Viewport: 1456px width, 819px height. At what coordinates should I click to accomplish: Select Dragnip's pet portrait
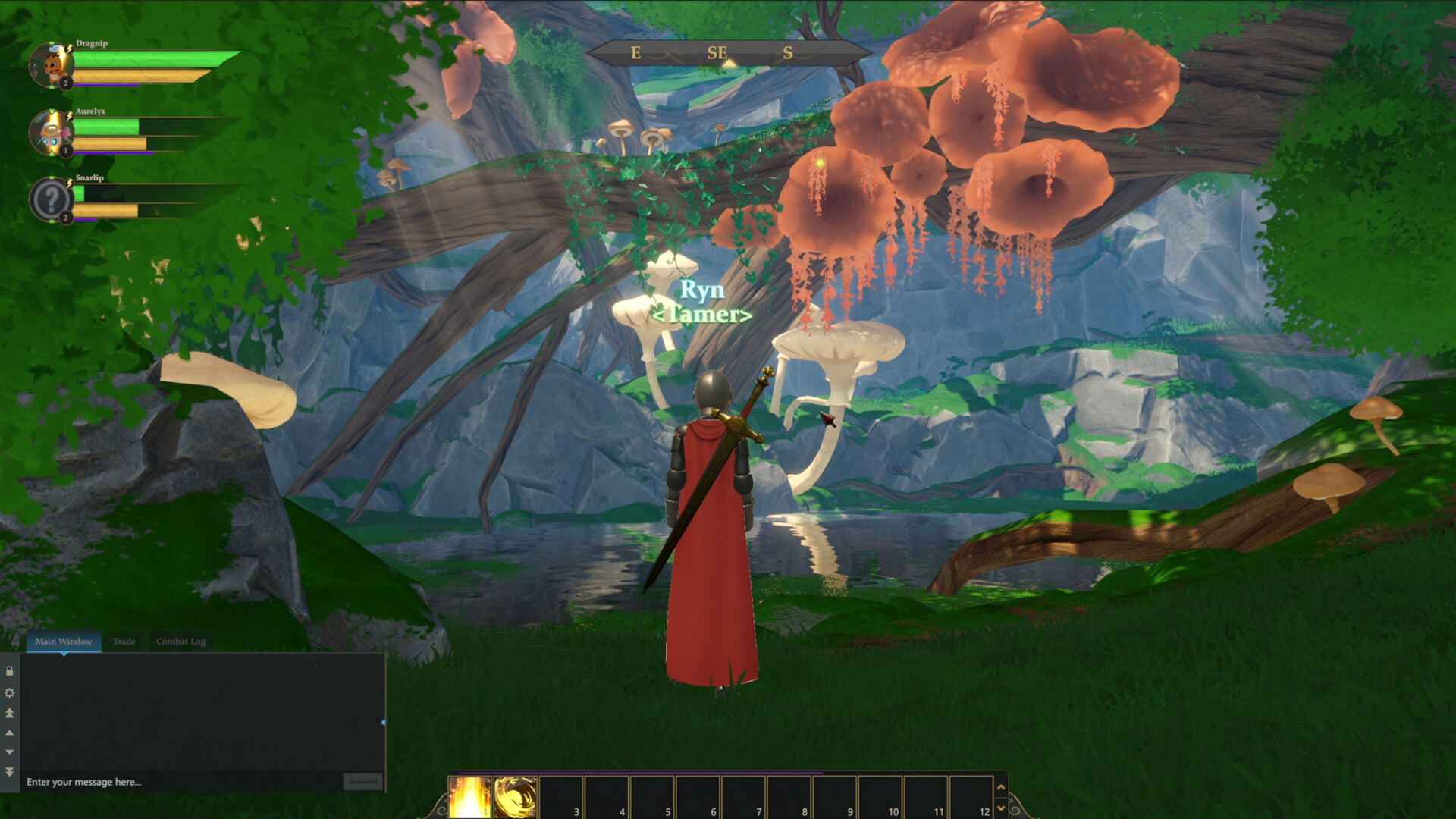click(52, 64)
